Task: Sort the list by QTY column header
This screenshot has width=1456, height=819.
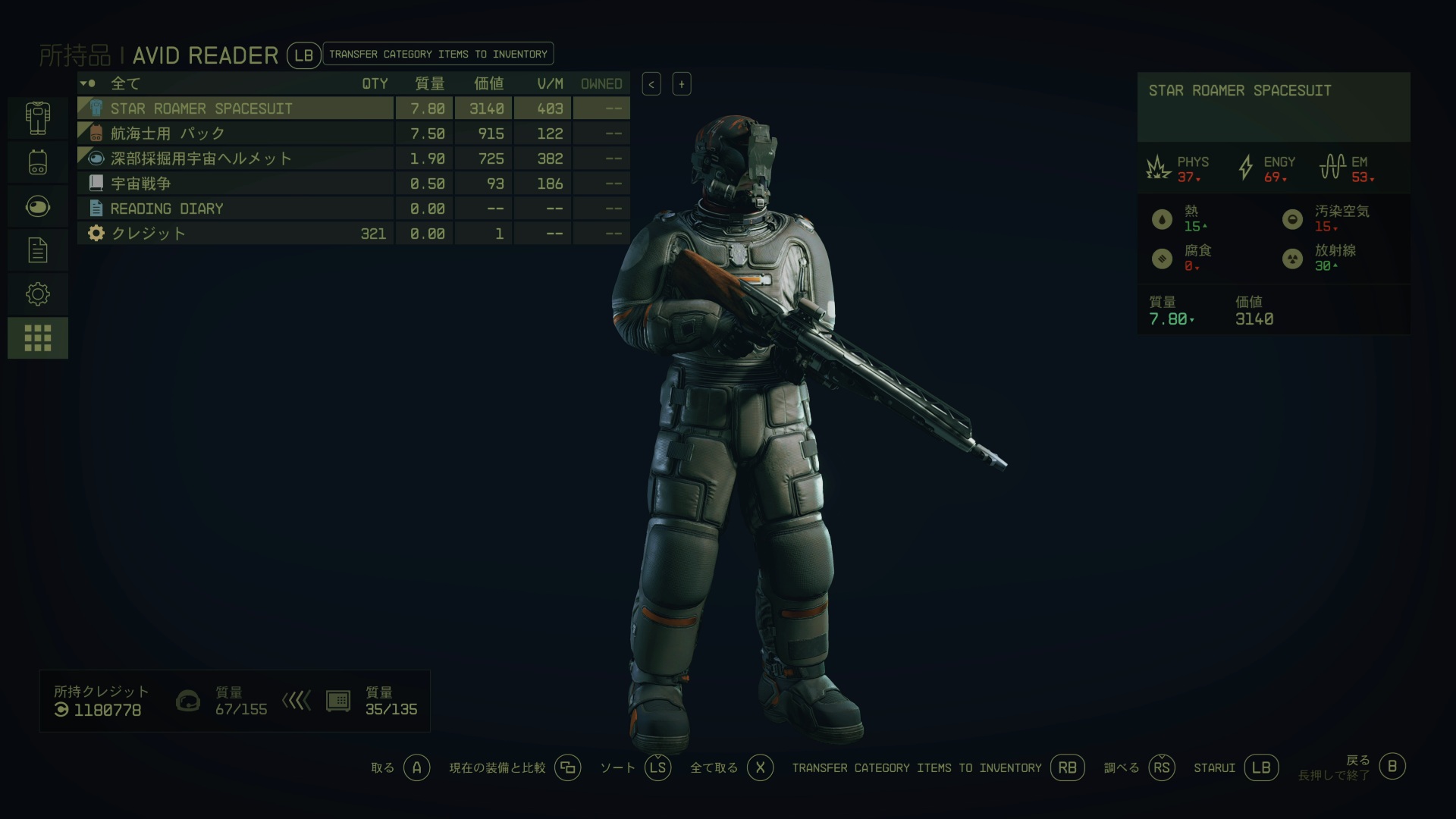Action: click(375, 83)
